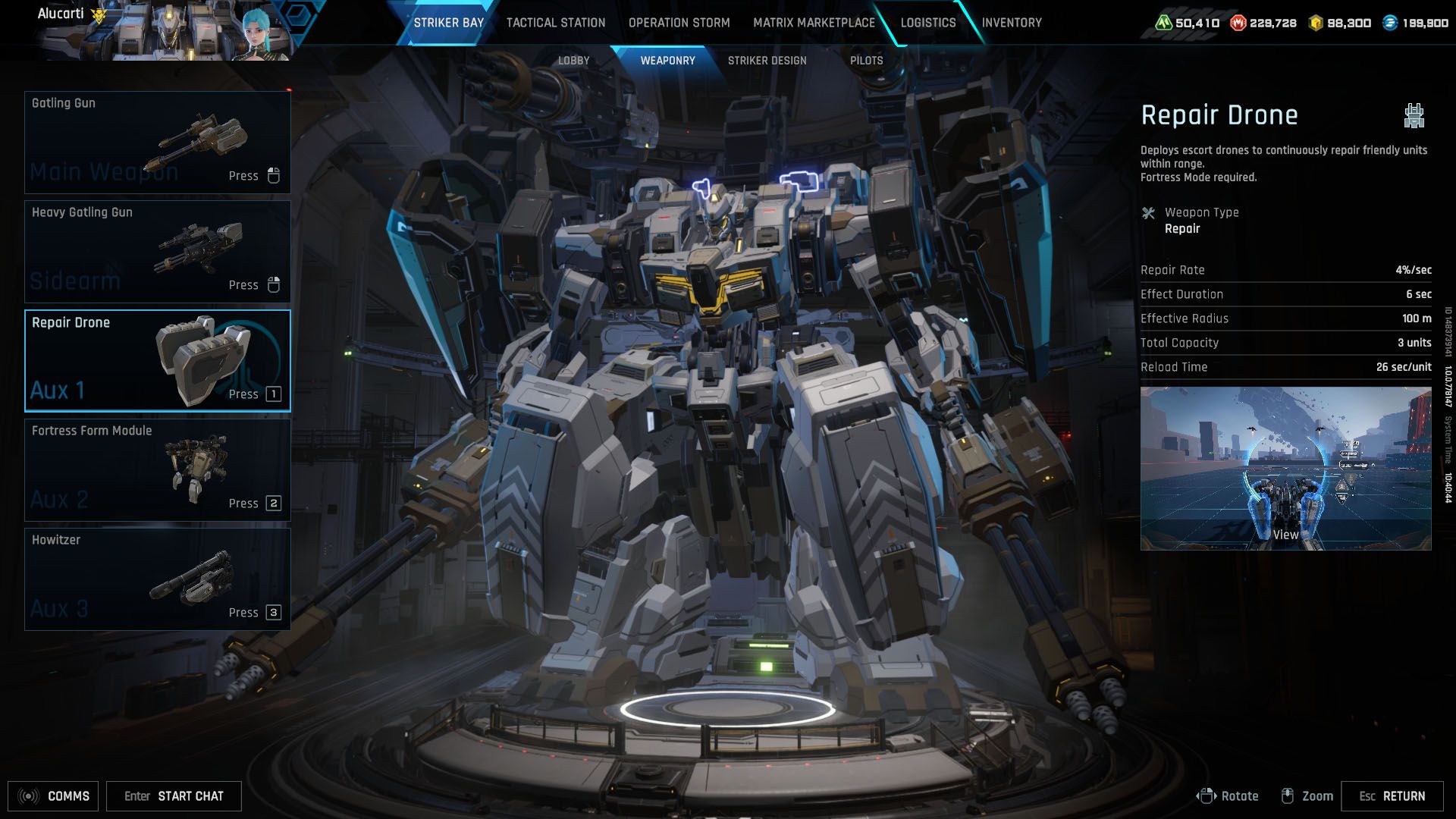This screenshot has width=1456, height=819.
Task: Expand the Heavy Gatling Gun Sidearm slot
Action: (156, 251)
